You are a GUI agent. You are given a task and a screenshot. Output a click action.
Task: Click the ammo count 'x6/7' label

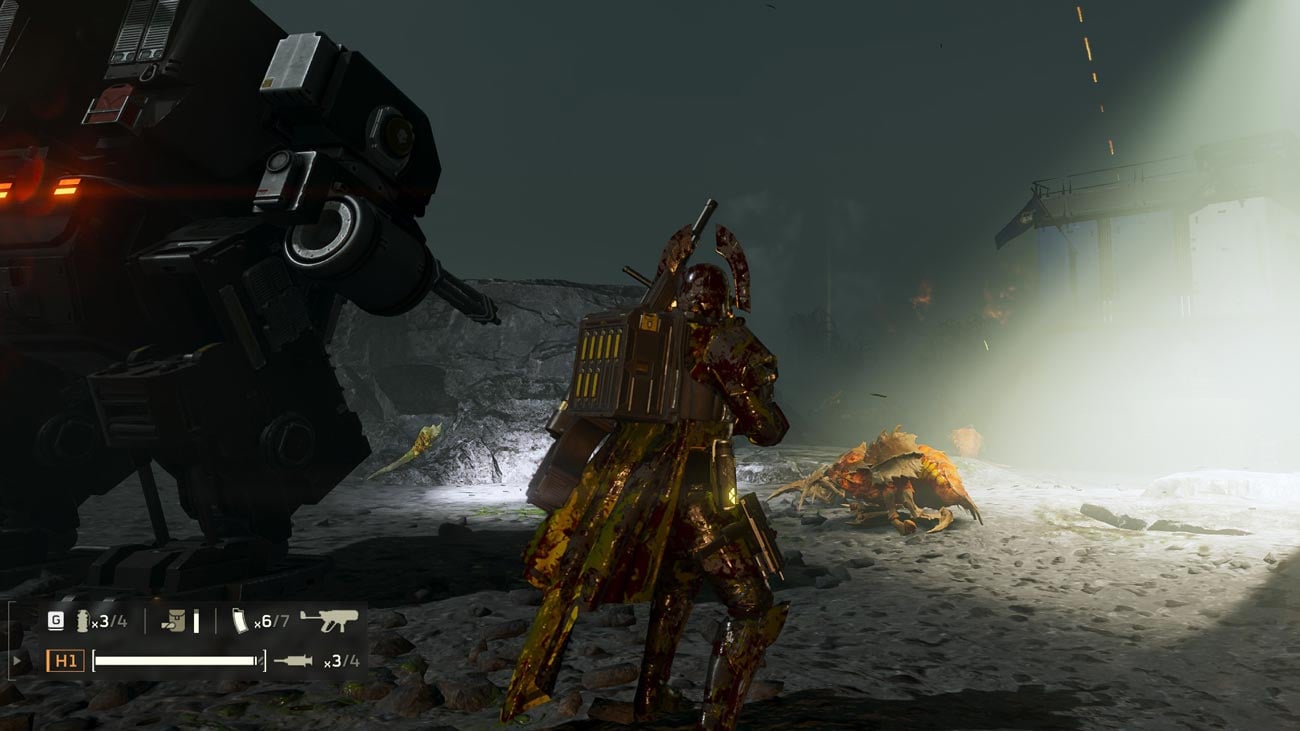point(271,620)
